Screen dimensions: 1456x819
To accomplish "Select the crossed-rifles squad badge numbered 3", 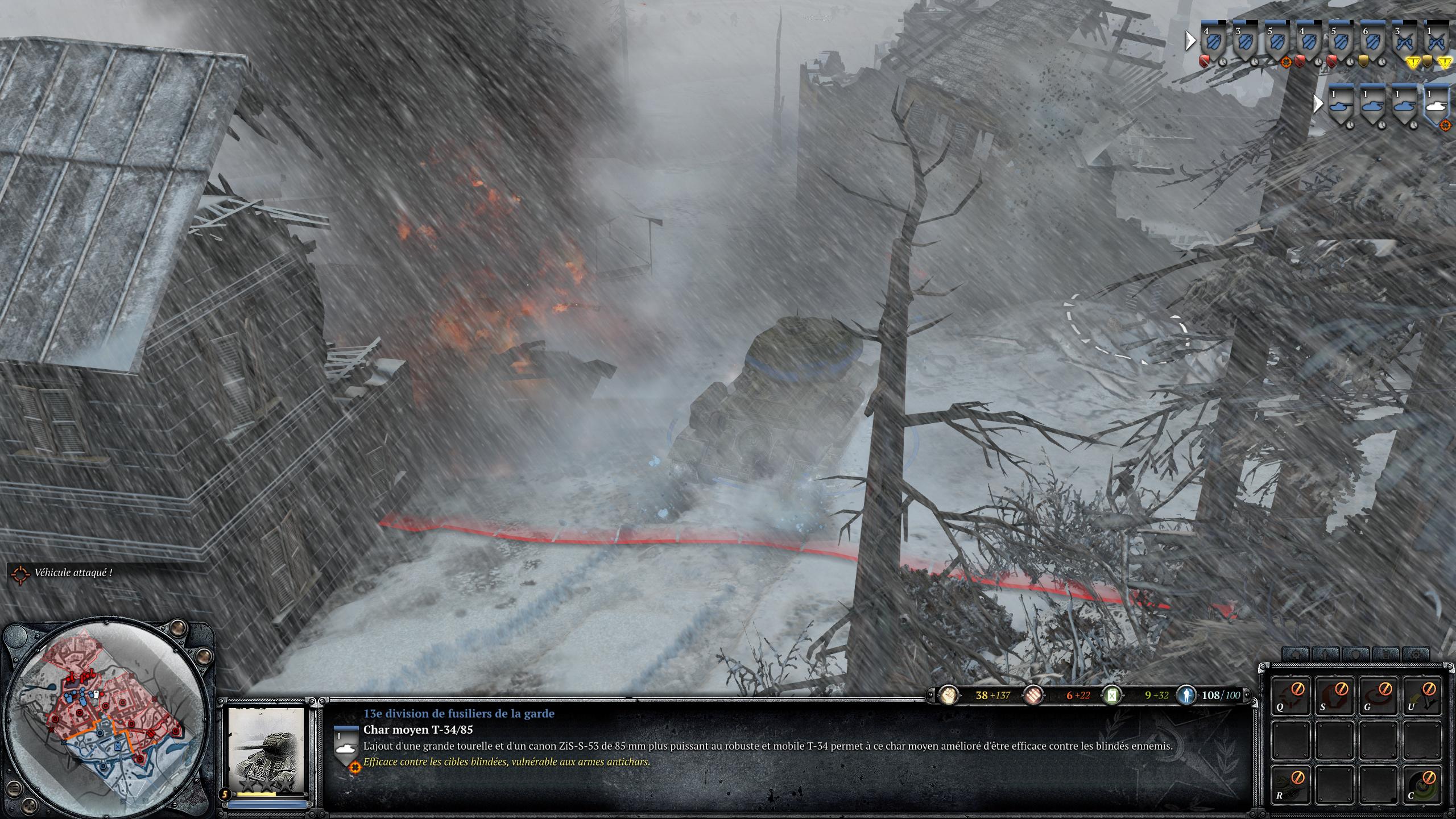I will click(1404, 42).
